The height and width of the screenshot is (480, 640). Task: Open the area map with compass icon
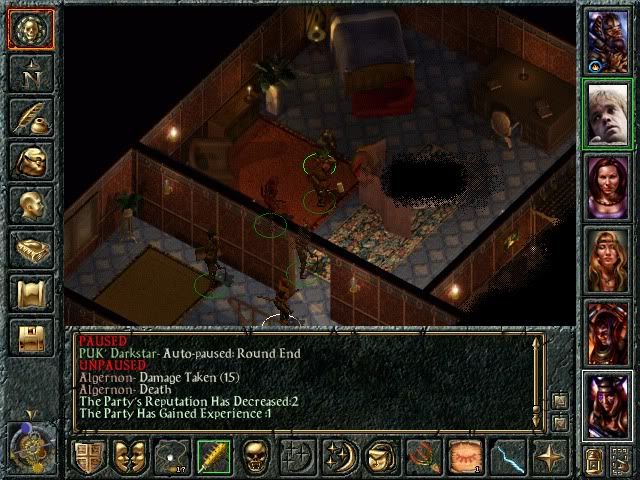(x=29, y=73)
